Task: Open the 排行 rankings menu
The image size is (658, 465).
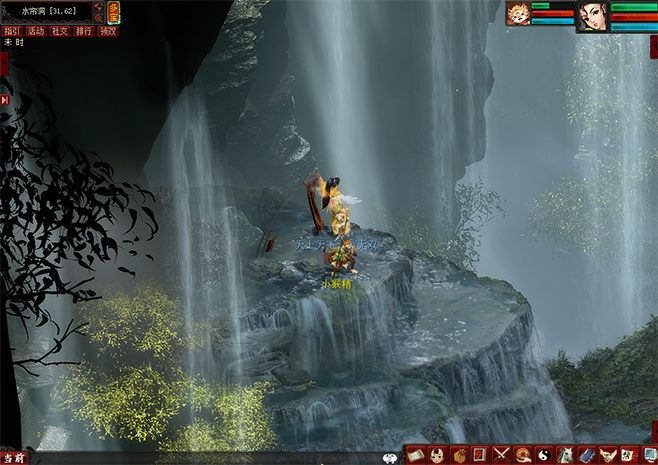Action: [x=84, y=31]
